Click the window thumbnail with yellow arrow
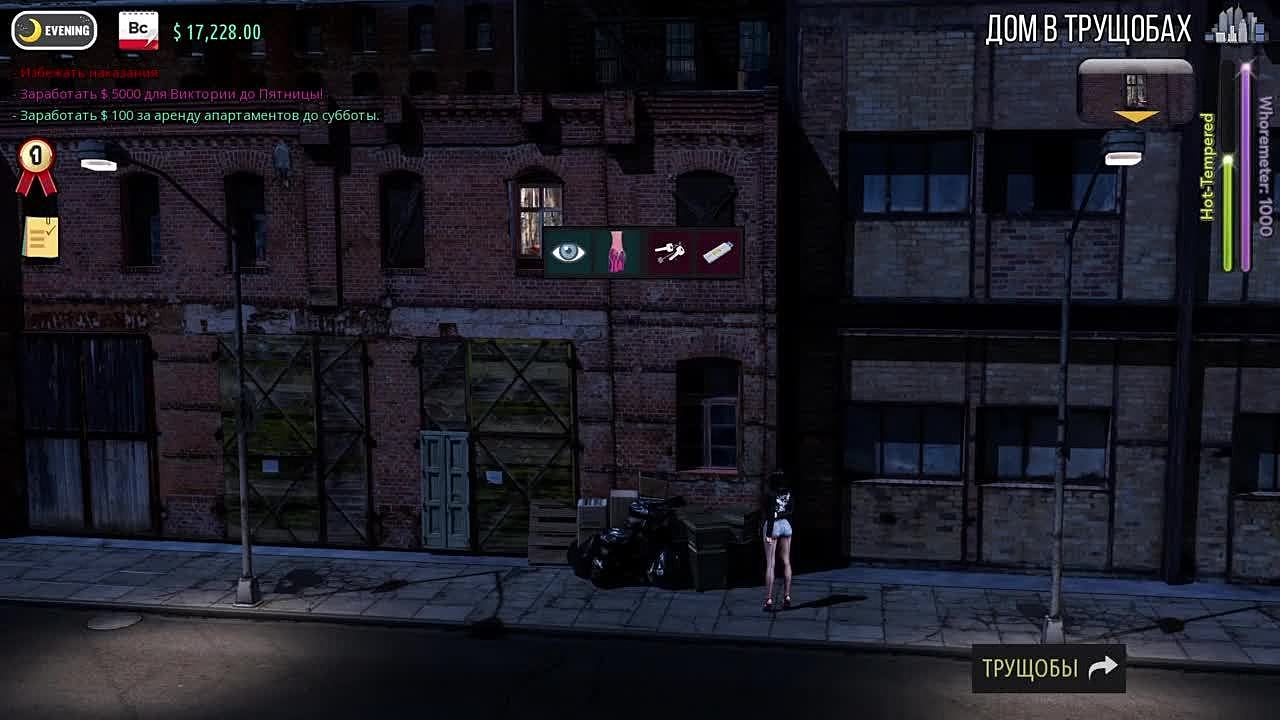The image size is (1280, 720). [1135, 92]
